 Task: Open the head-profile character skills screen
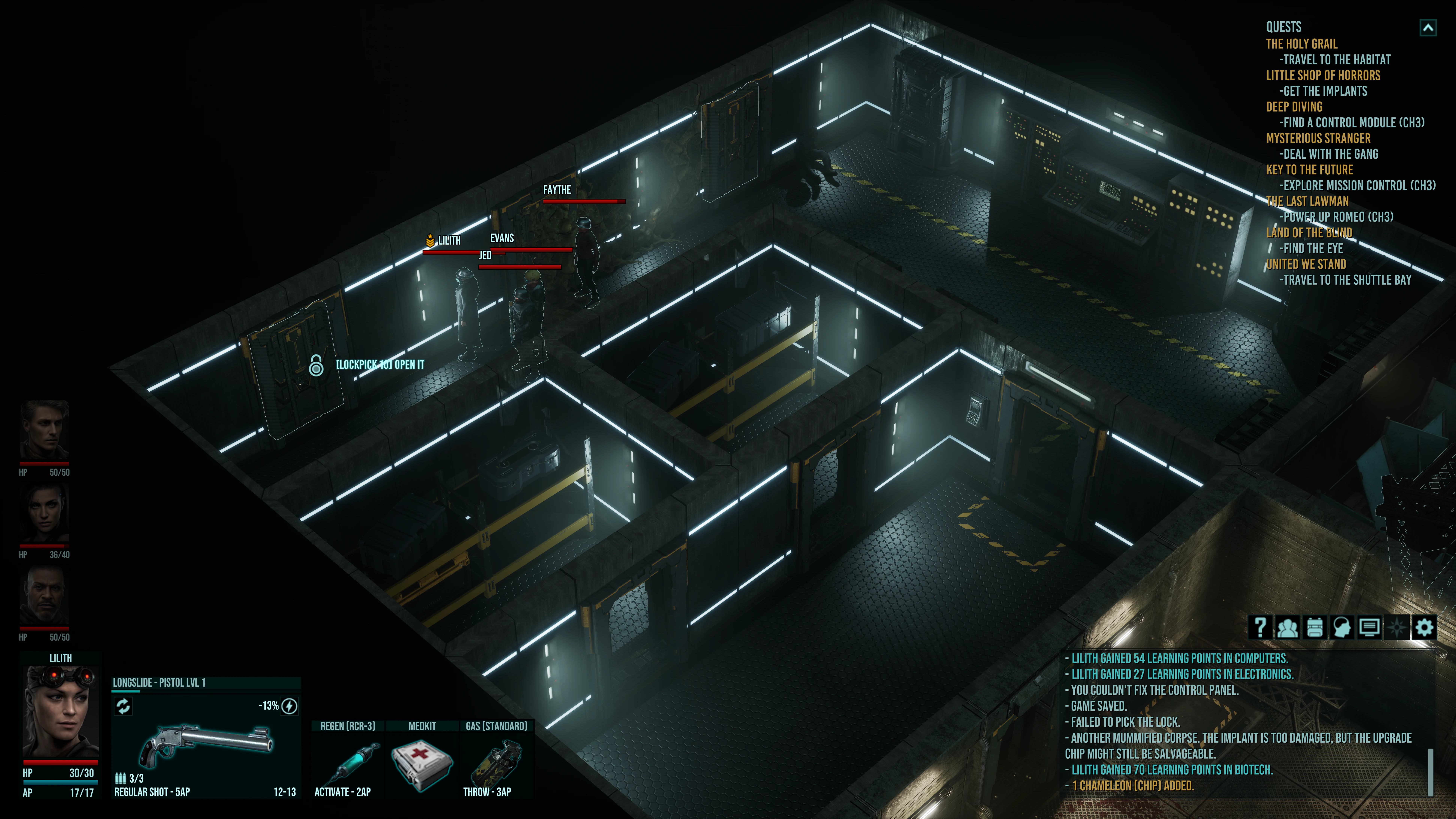1342,627
